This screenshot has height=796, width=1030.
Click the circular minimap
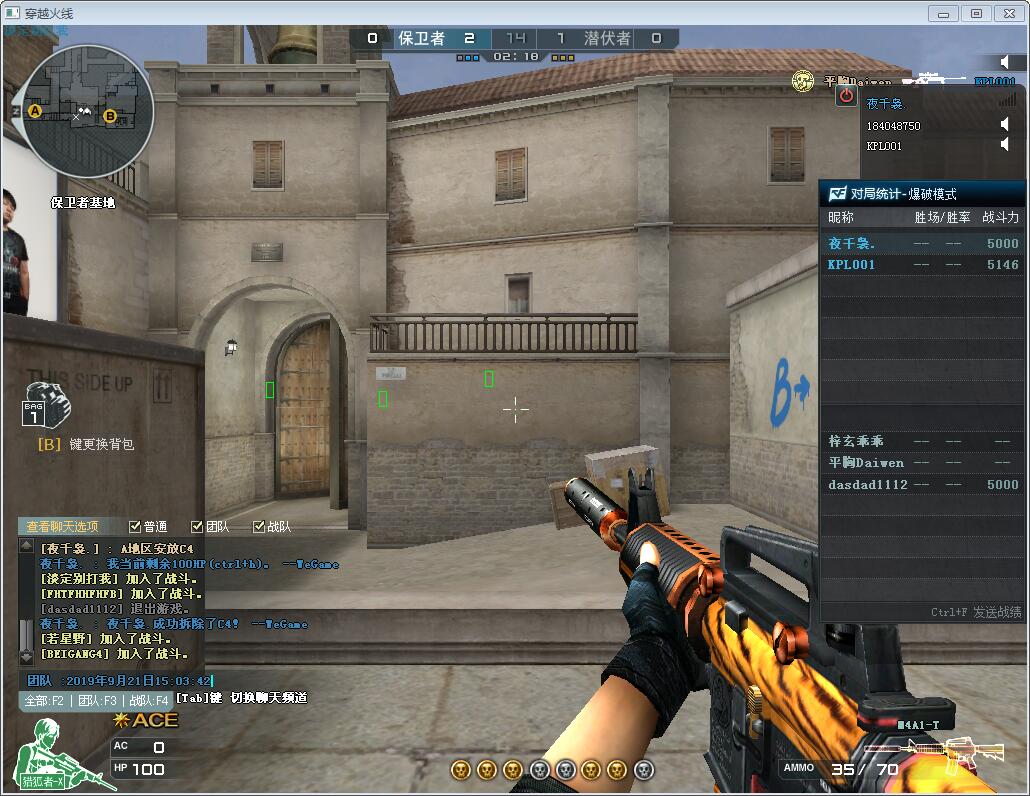[87, 112]
